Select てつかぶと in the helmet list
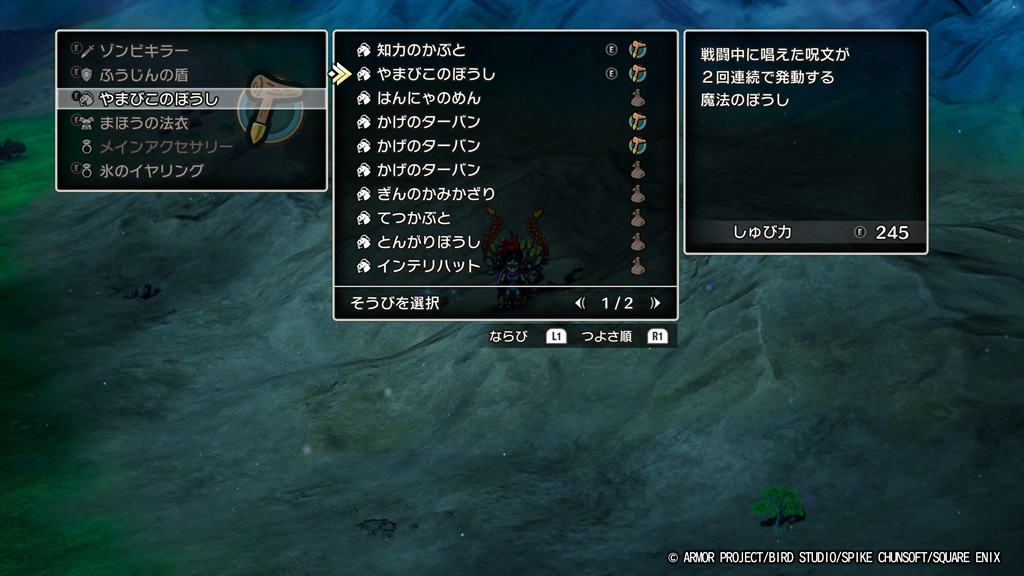The image size is (1024, 576). pyautogui.click(x=414, y=218)
